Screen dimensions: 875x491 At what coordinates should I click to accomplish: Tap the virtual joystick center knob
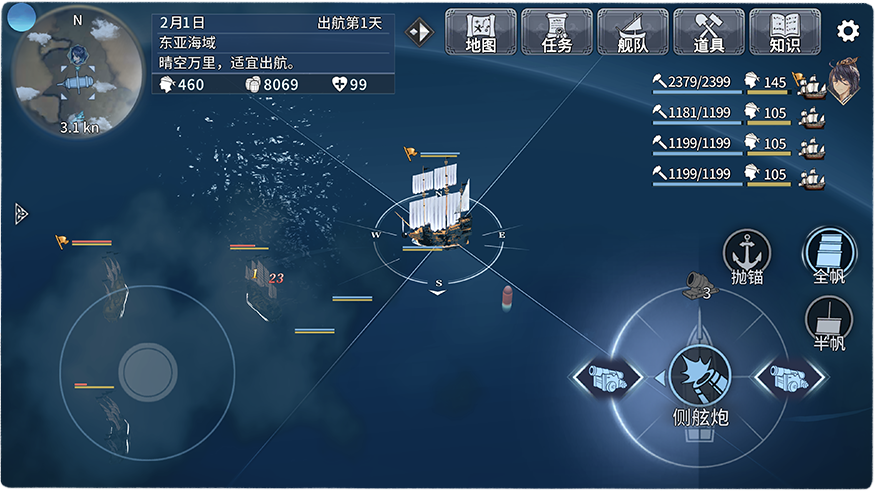pyautogui.click(x=148, y=372)
